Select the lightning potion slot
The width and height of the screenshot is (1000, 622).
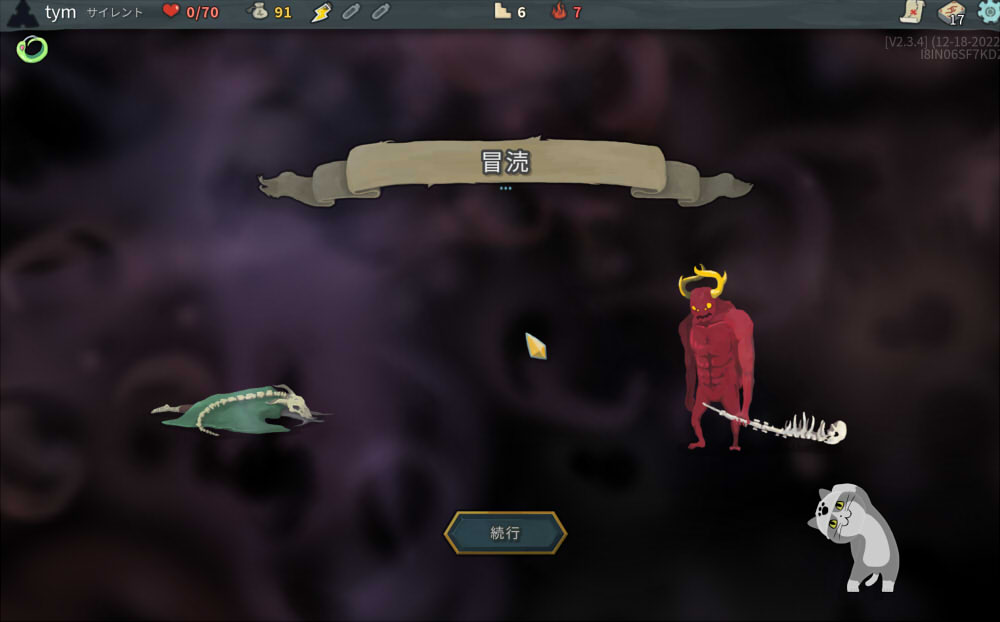click(x=320, y=12)
